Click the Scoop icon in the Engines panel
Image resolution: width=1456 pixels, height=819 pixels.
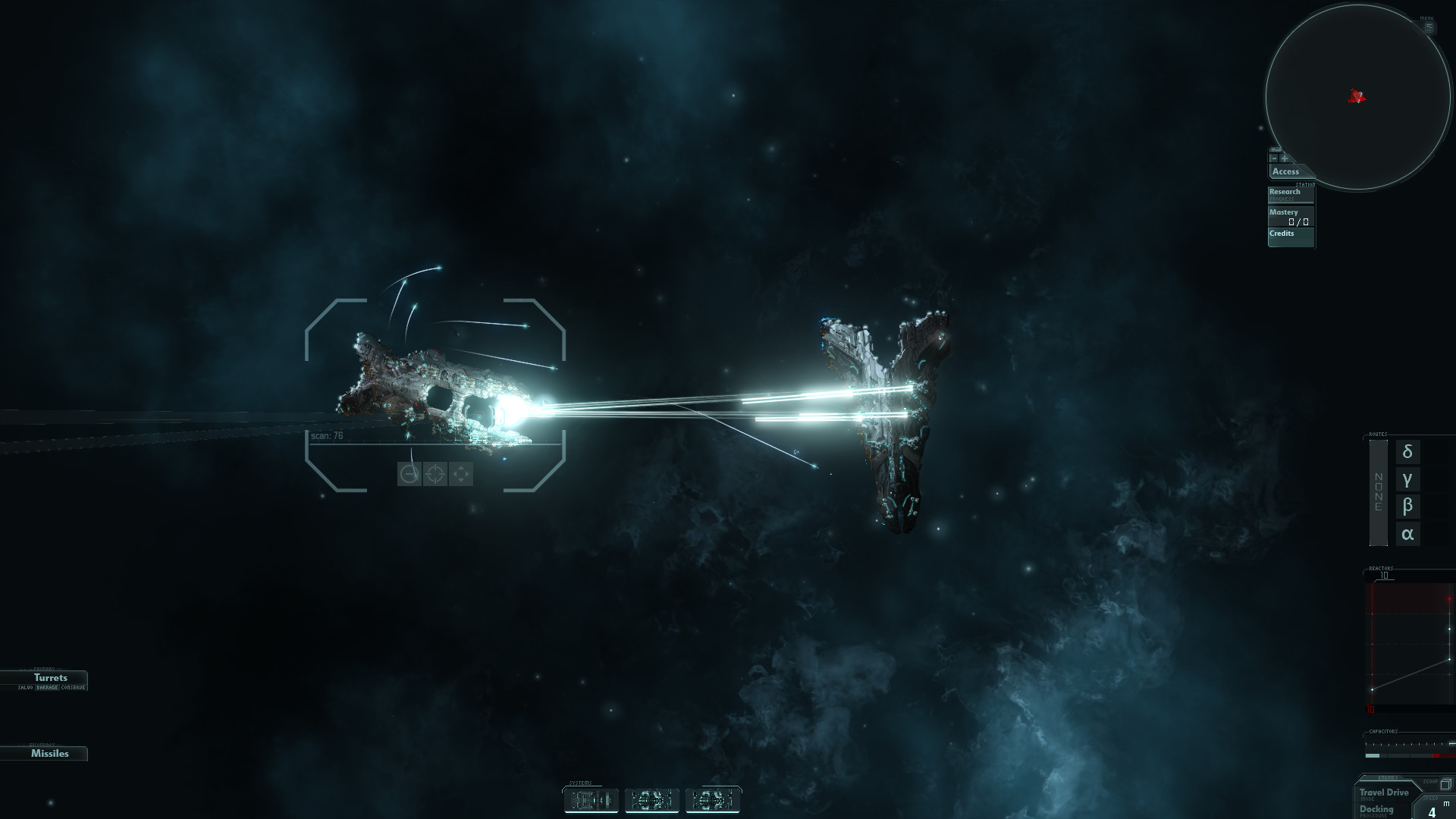[x=1445, y=785]
